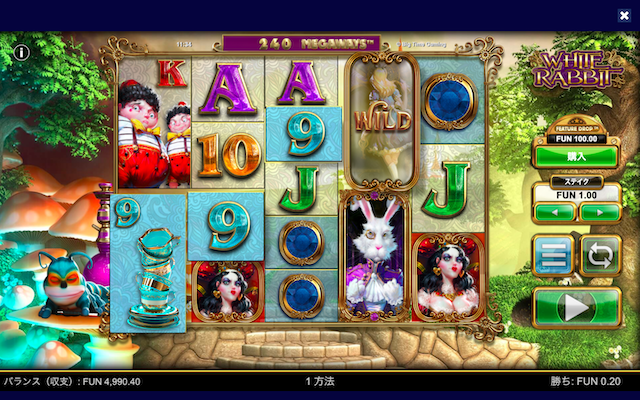Increase the stake with the right arrow
Image resolution: width=640 pixels, height=400 pixels.
[x=599, y=212]
